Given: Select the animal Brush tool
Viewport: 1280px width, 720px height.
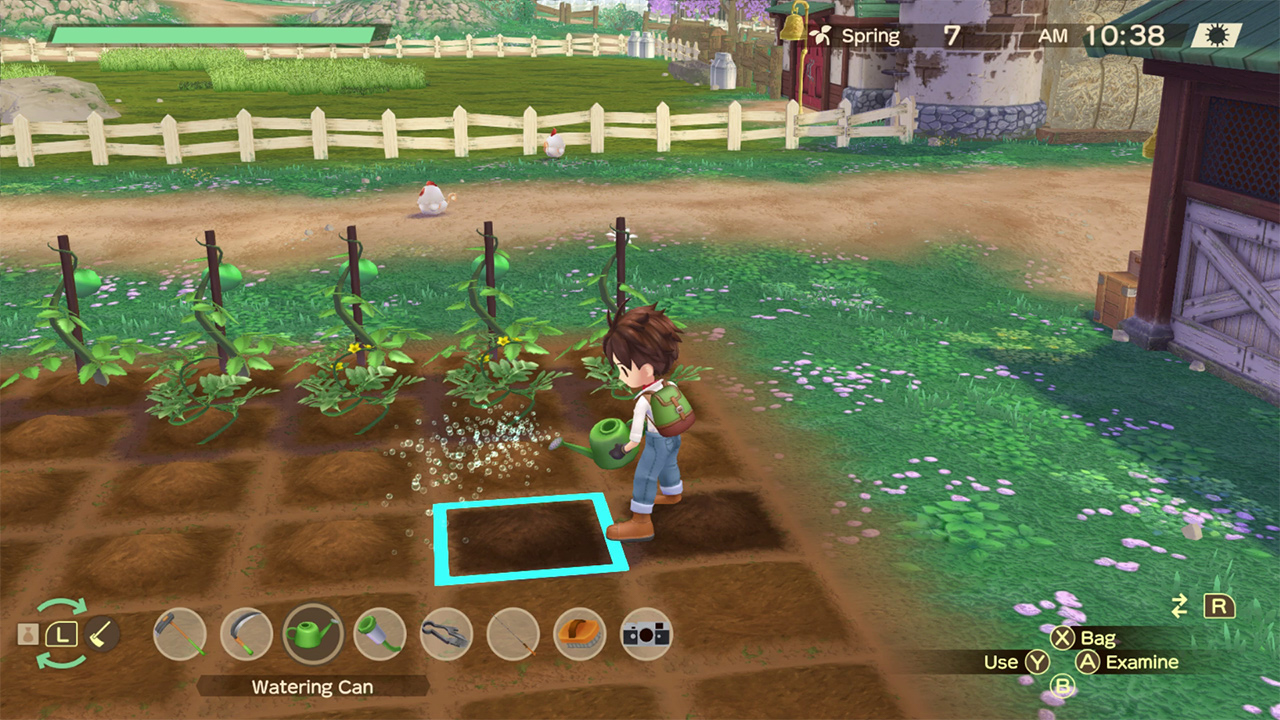Looking at the screenshot, I should pos(580,634).
